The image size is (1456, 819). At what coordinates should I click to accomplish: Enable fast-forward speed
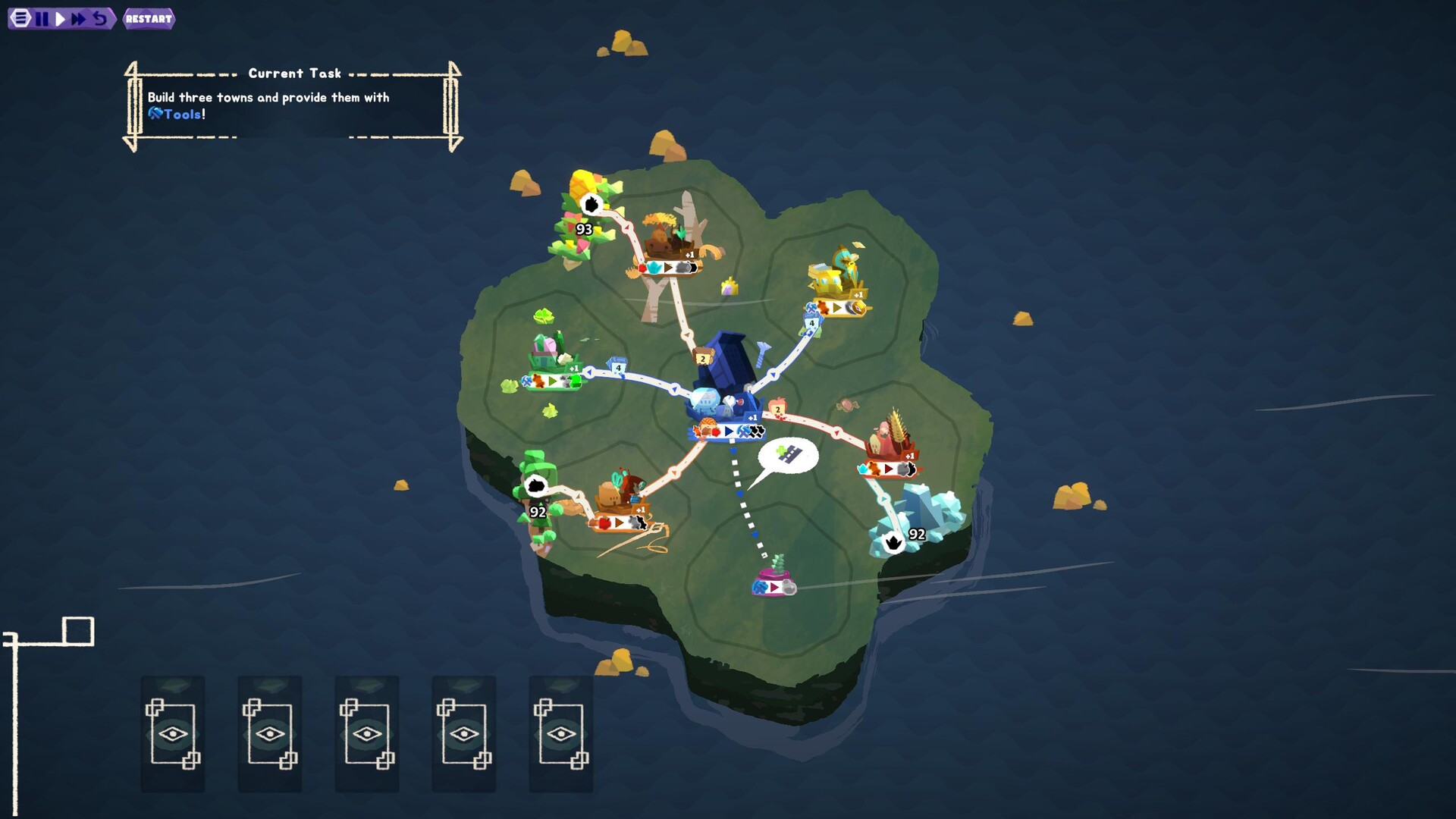click(x=79, y=18)
